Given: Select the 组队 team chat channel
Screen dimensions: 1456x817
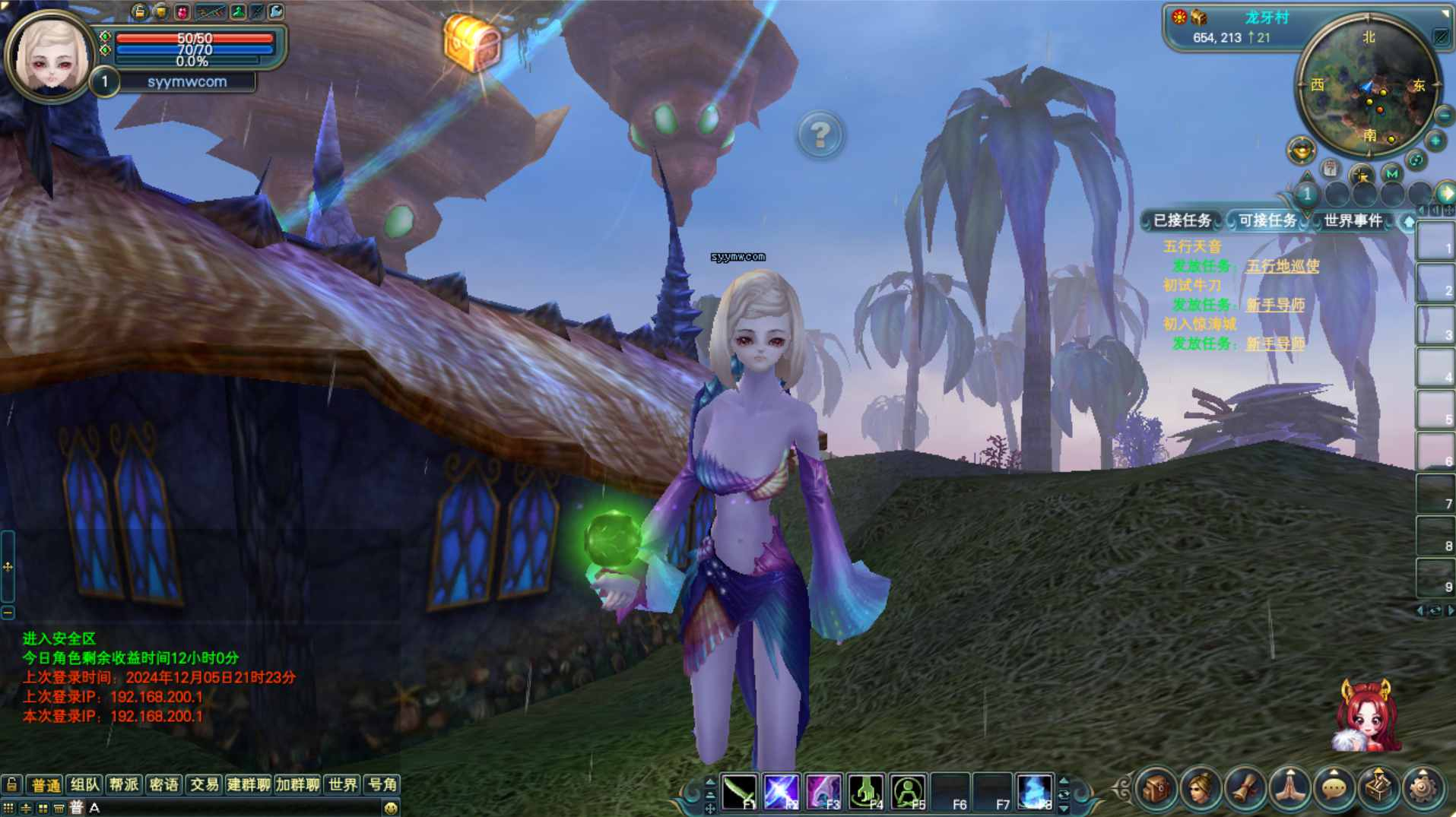Looking at the screenshot, I should click(84, 784).
